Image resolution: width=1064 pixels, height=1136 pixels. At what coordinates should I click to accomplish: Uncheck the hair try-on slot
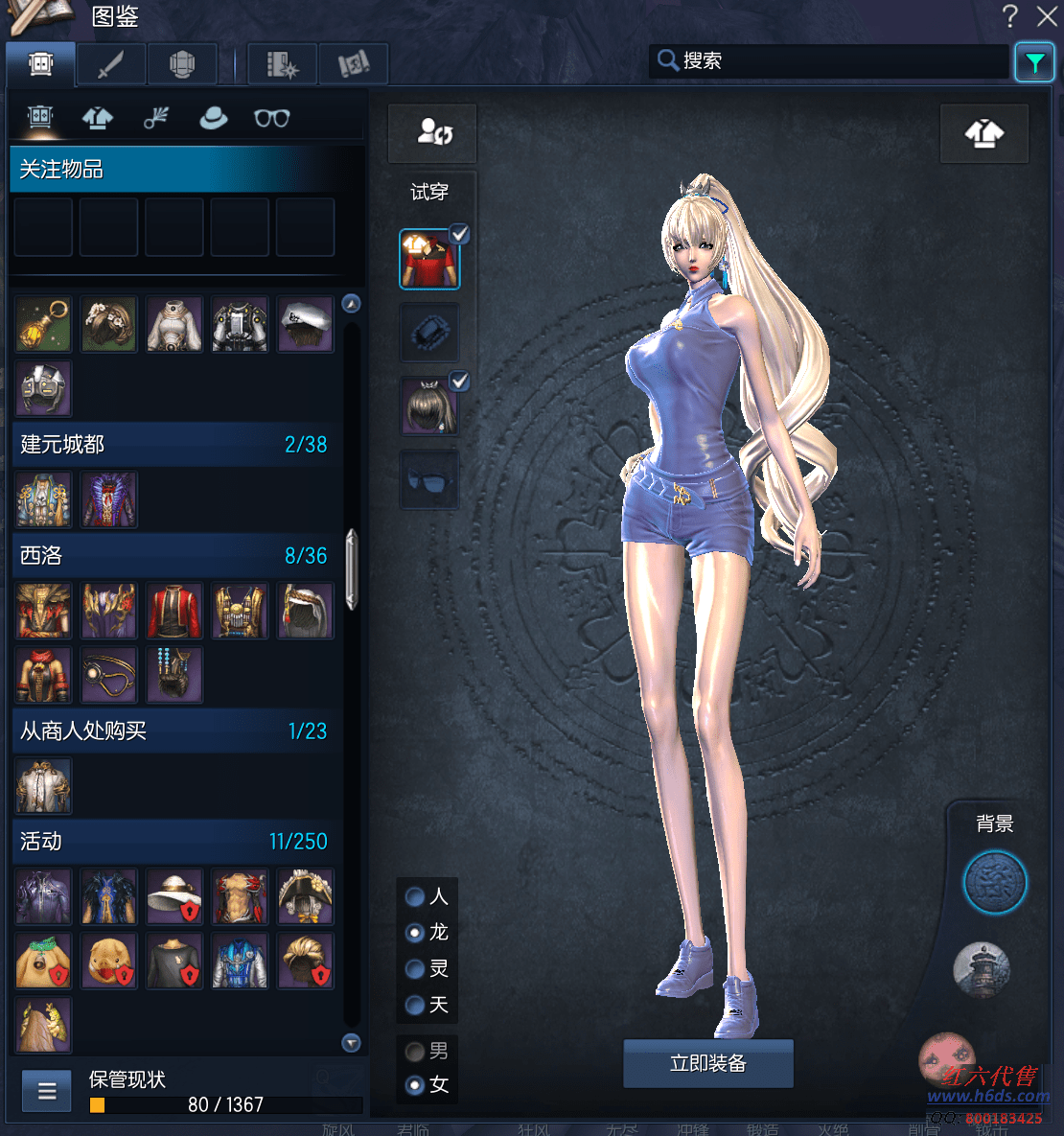[459, 382]
